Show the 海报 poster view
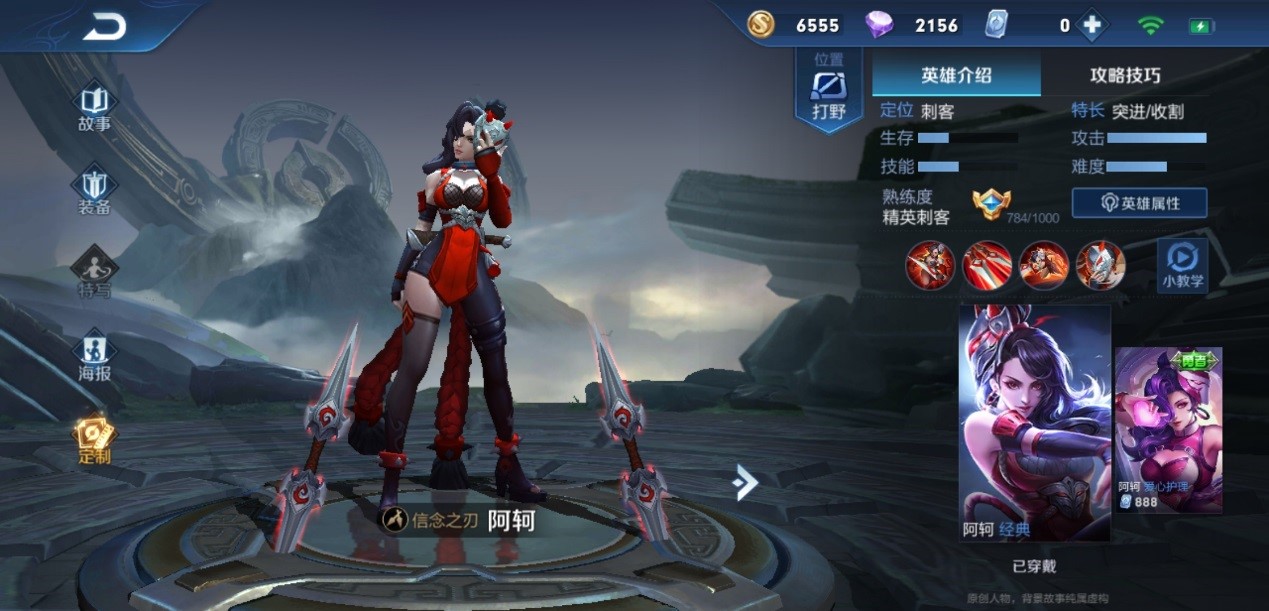The height and width of the screenshot is (611, 1269). coord(95,357)
